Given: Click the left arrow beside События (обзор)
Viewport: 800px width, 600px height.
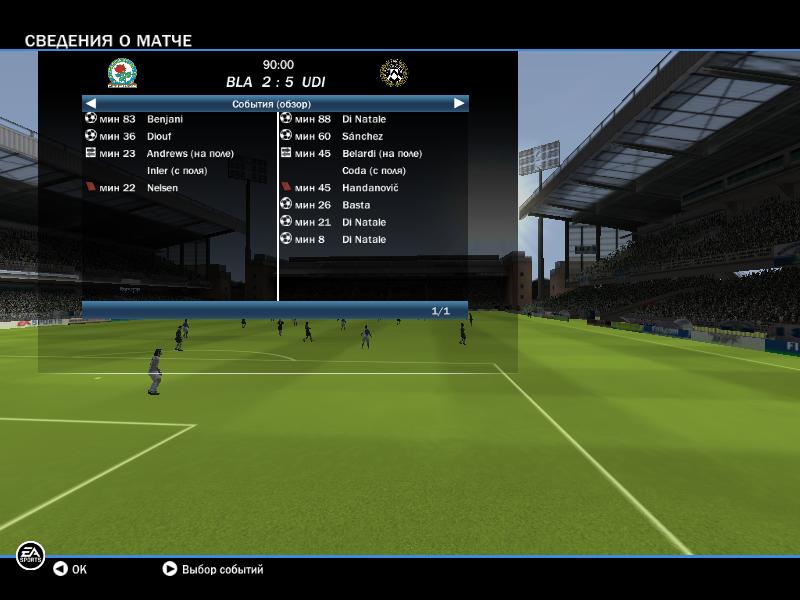Looking at the screenshot, I should click(x=91, y=103).
